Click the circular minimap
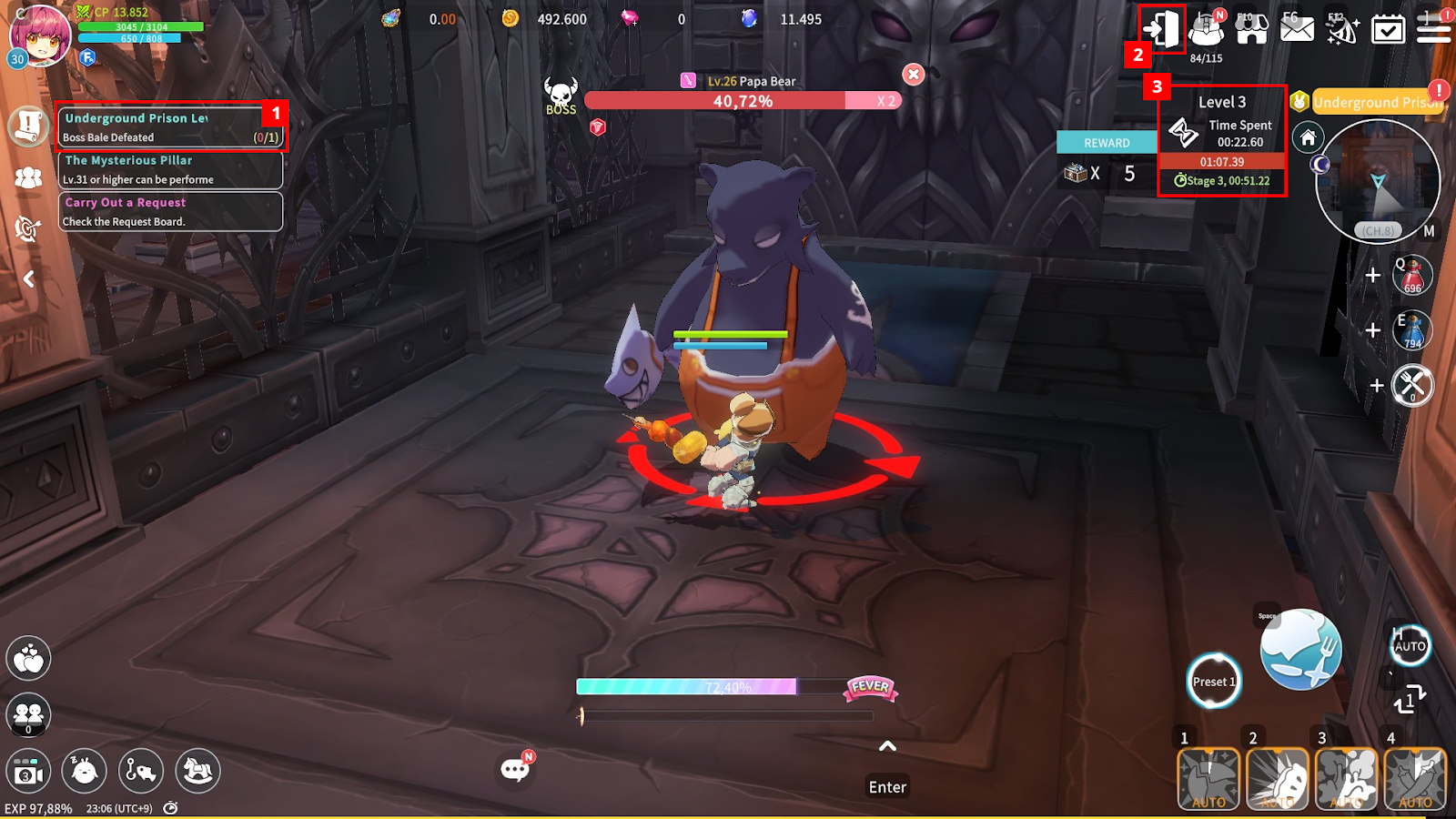Image resolution: width=1456 pixels, height=819 pixels. click(1378, 182)
